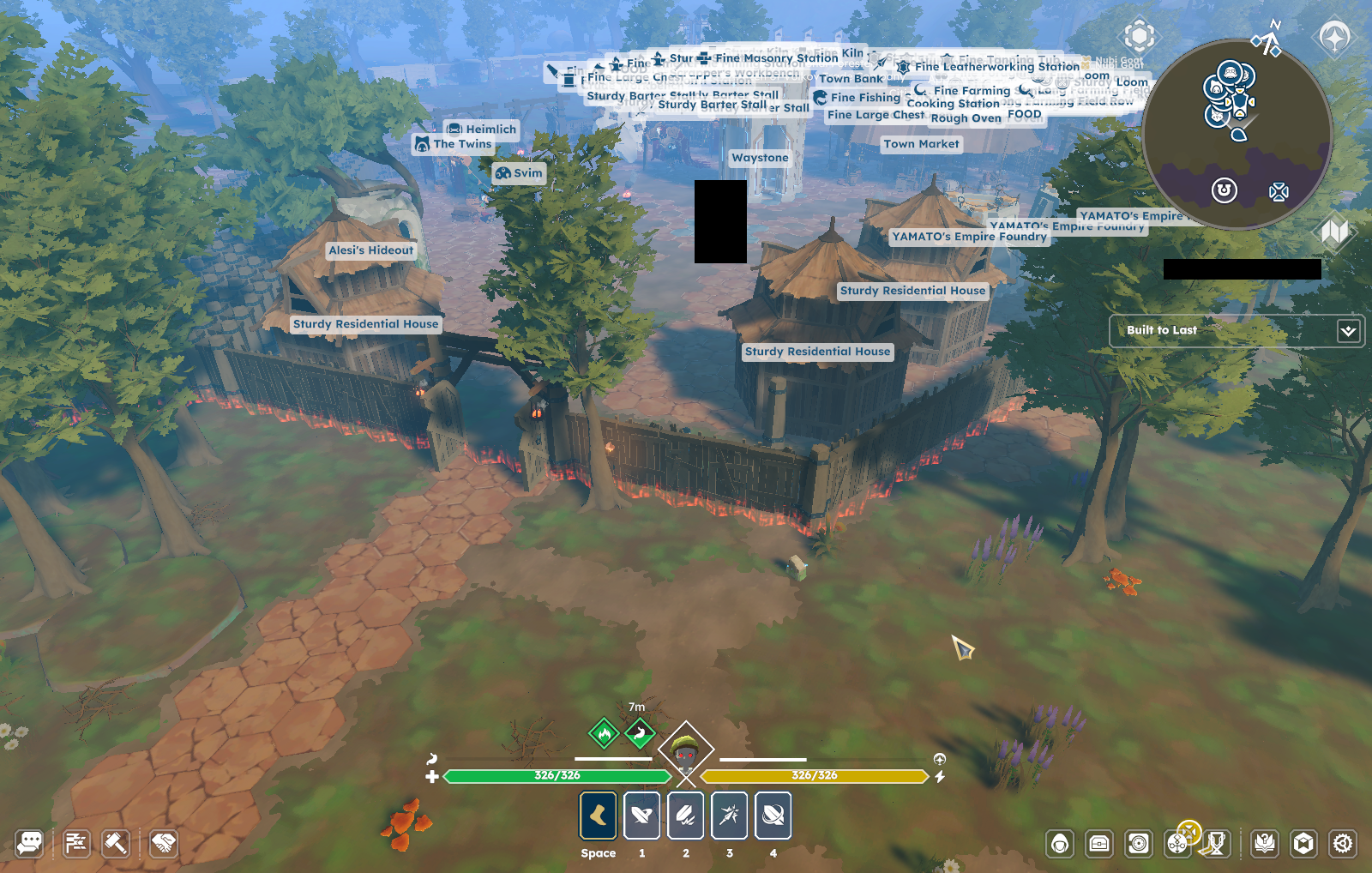Activate the ability in hotbar slot 3
This screenshot has height=873, width=1372.
730,816
